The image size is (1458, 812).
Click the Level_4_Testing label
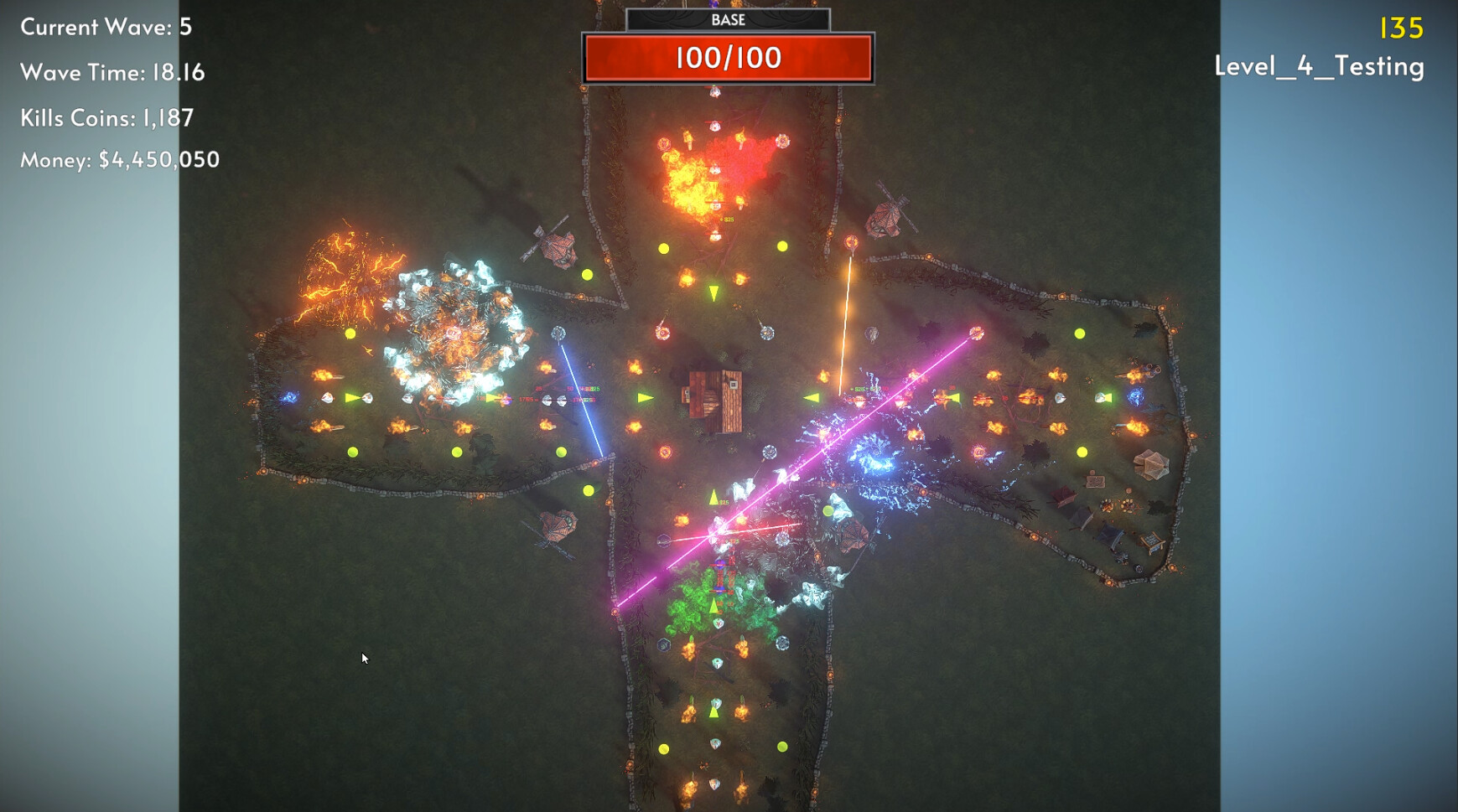(x=1319, y=67)
